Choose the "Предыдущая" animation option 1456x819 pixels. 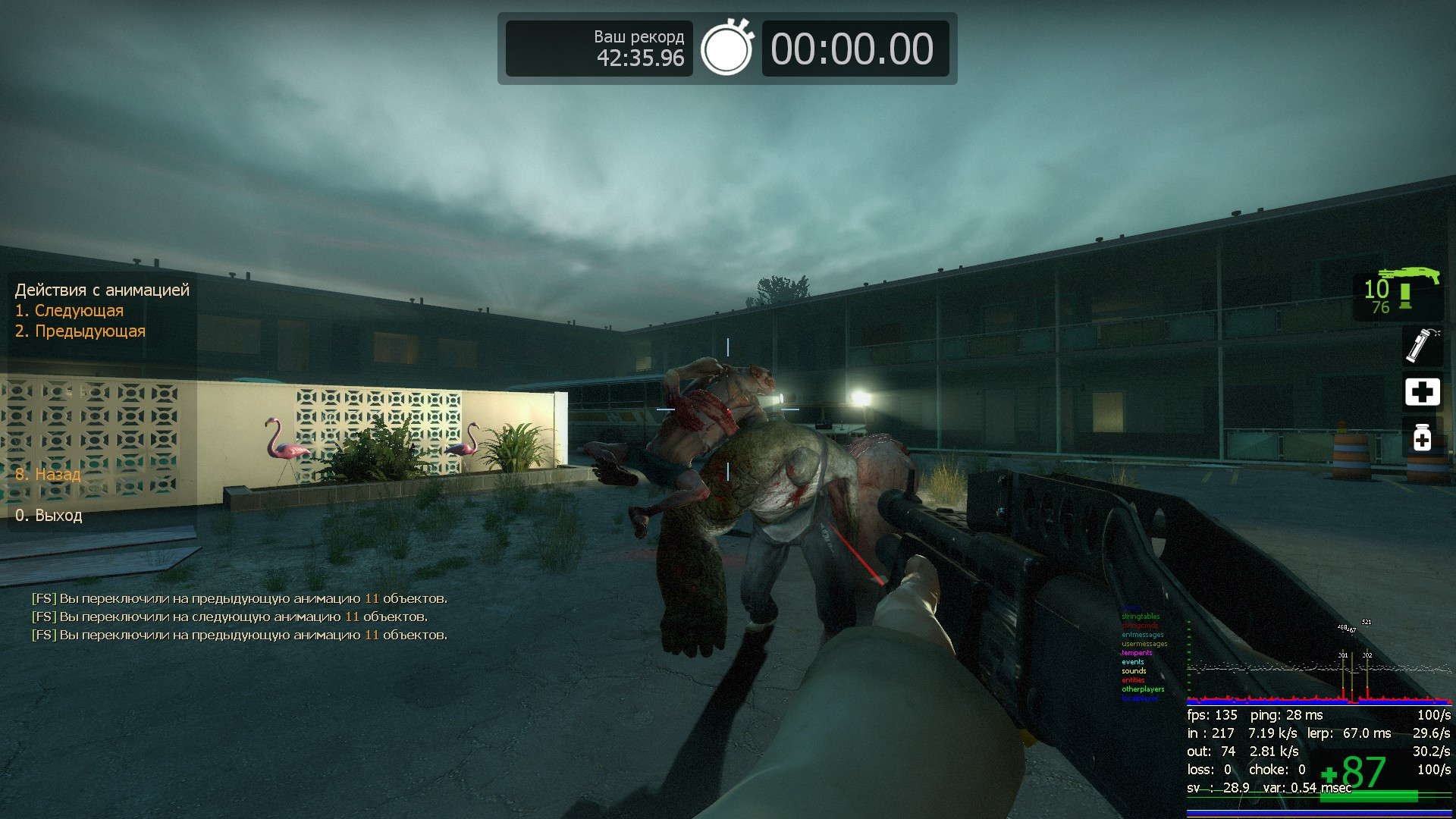click(x=80, y=331)
